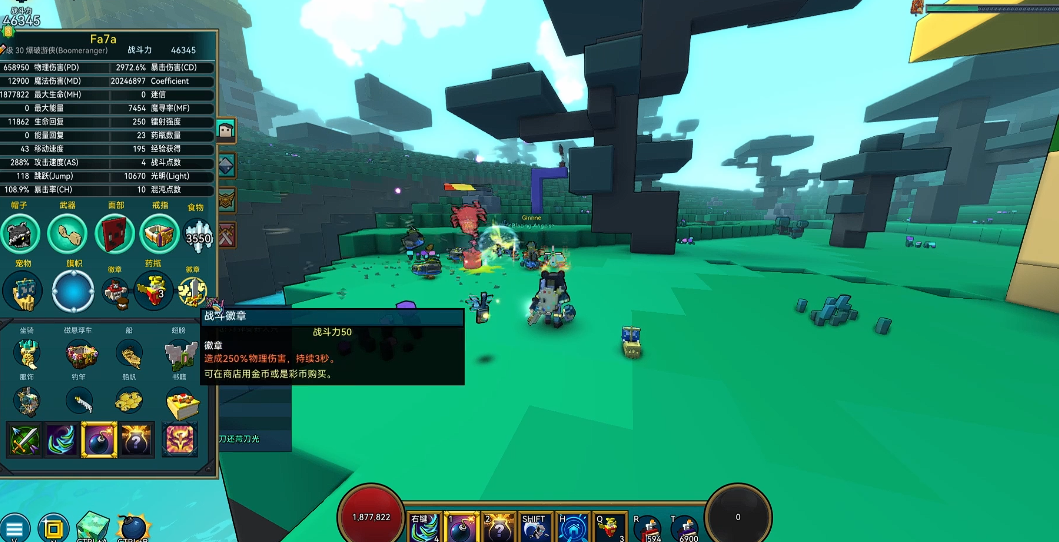Image resolution: width=1059 pixels, height=542 pixels.
Task: Open the pet (宠物) slot
Action: coord(21,291)
